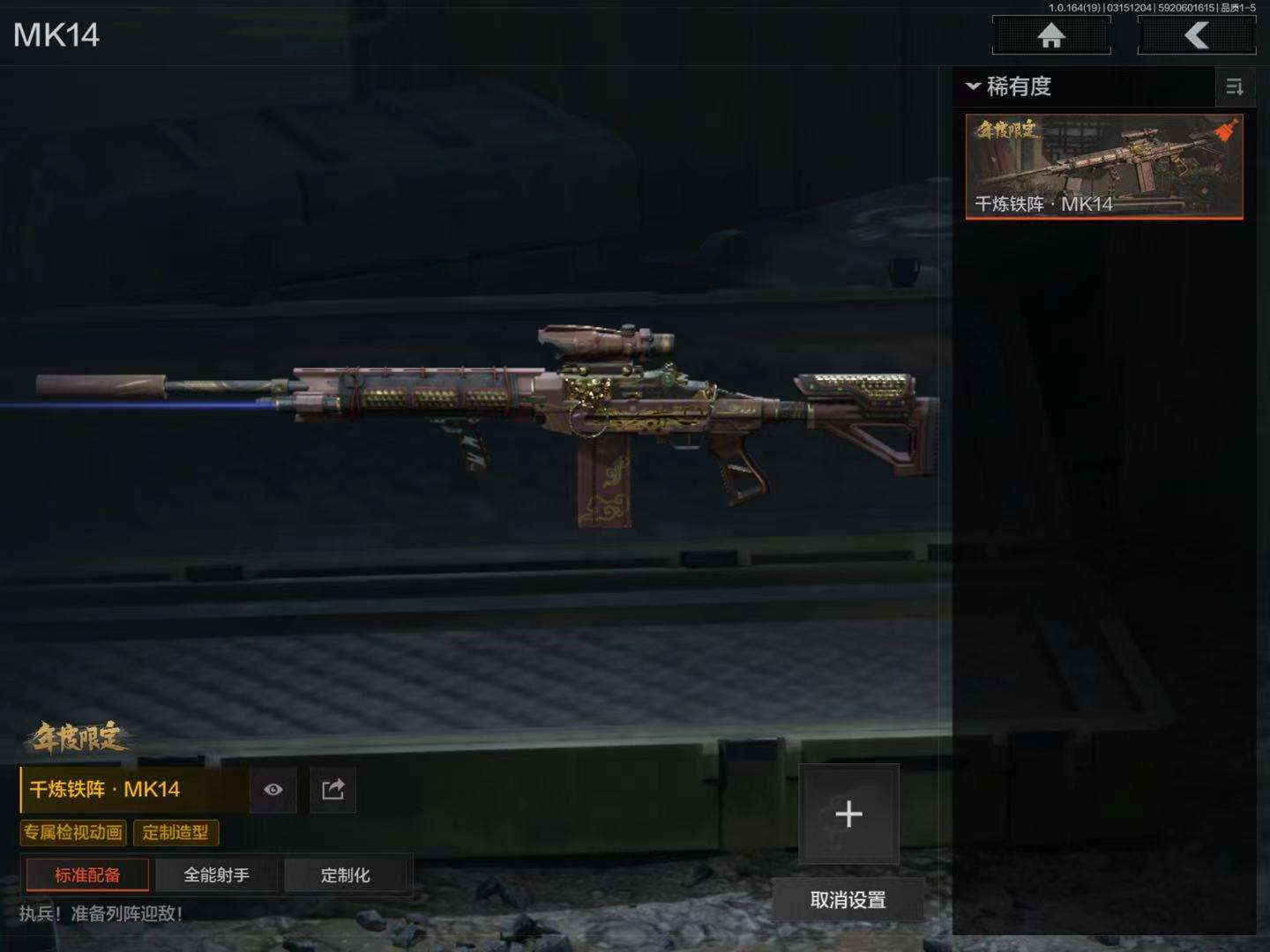
Task: Select the 千炼铁阵 · MK14 skin thumbnail
Action: [1104, 166]
